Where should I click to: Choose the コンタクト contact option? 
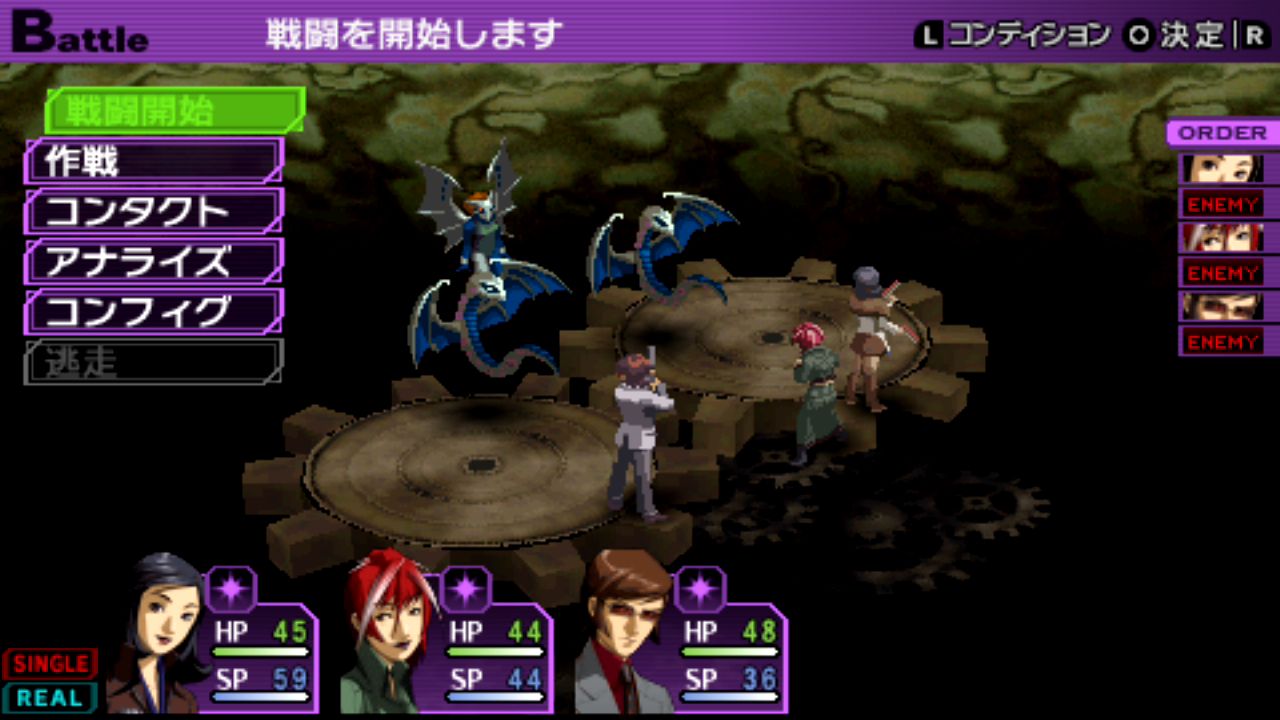155,211
